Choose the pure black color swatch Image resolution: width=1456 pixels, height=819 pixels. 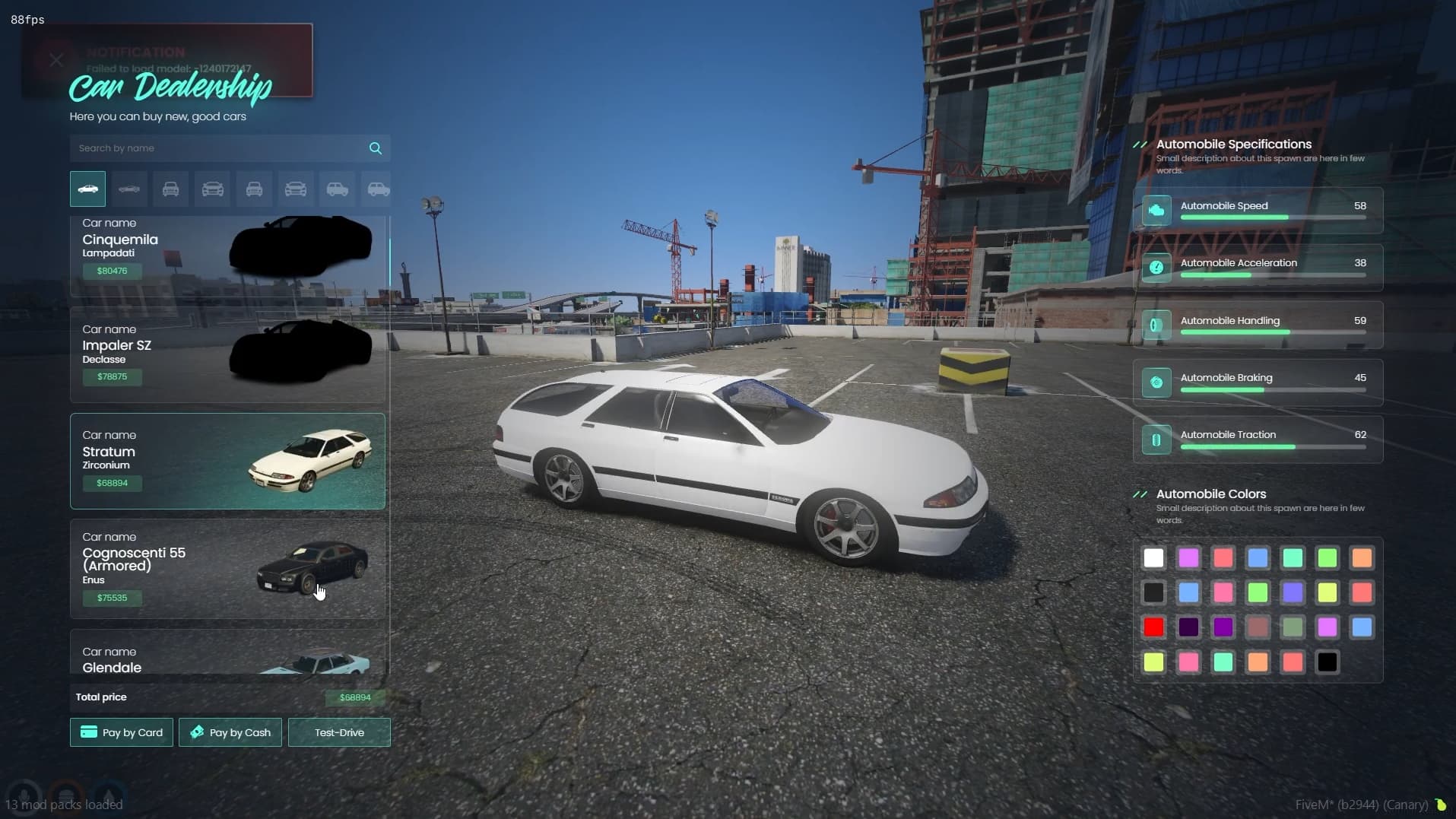1327,662
